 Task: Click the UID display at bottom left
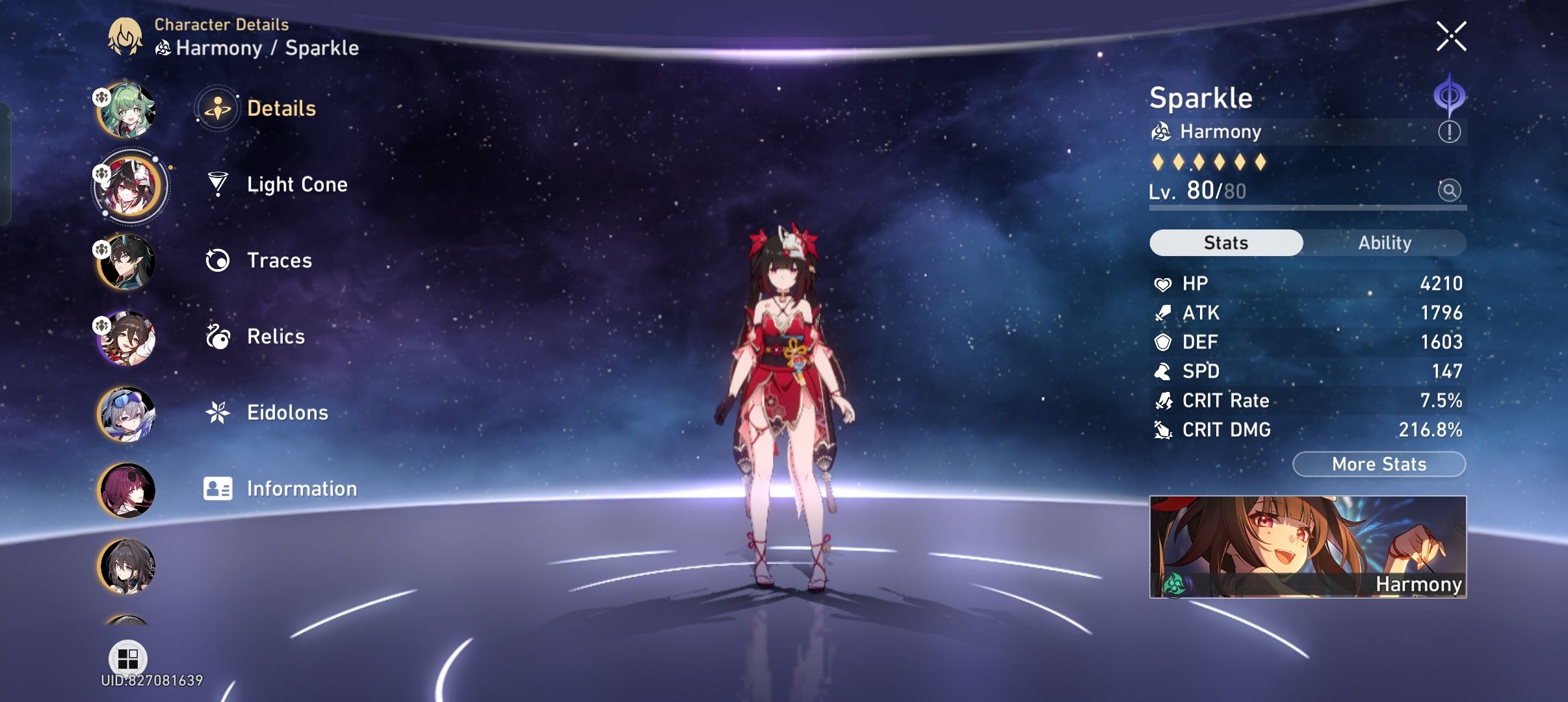coord(150,681)
